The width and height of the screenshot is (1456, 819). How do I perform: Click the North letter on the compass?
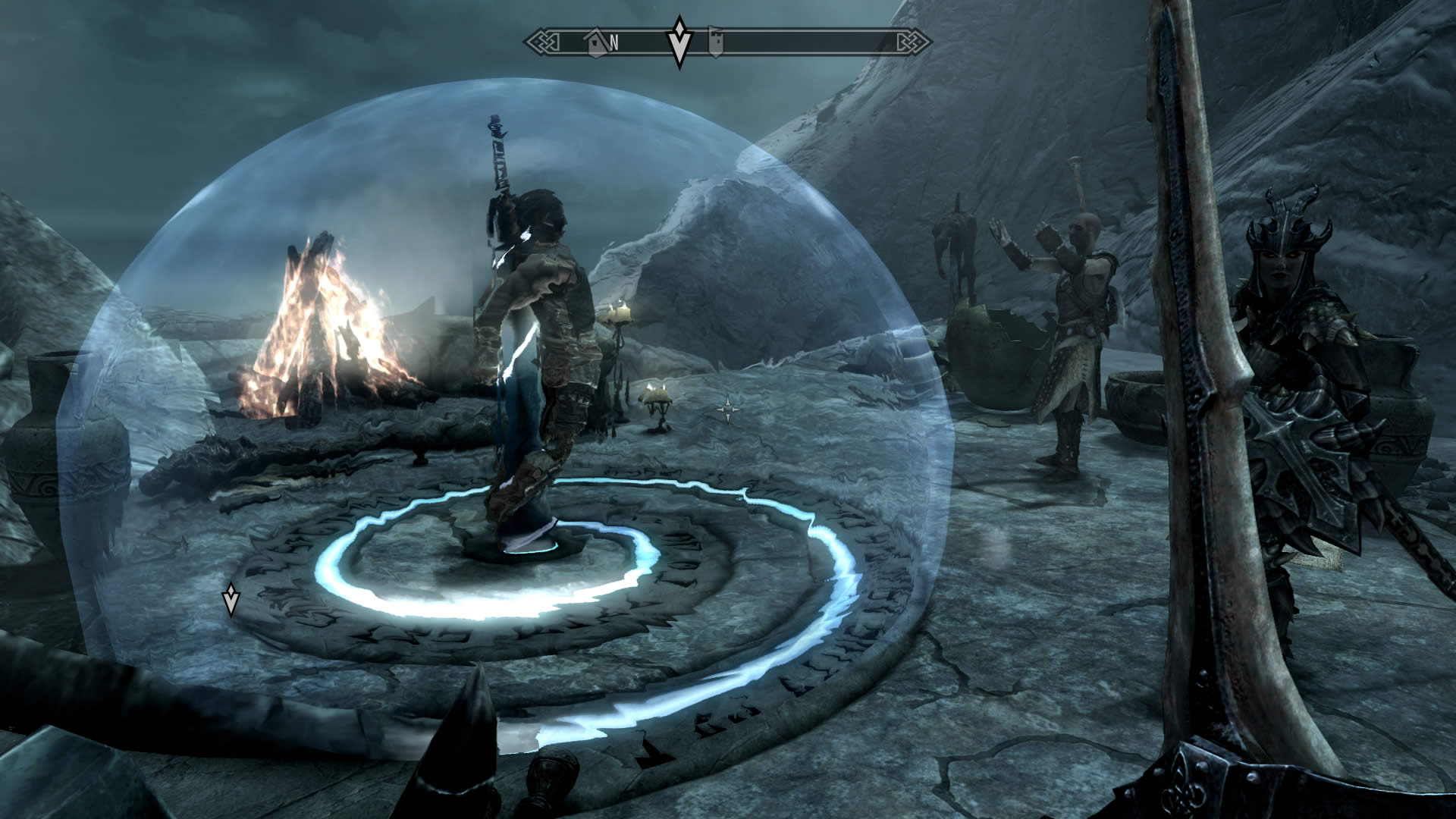(614, 43)
